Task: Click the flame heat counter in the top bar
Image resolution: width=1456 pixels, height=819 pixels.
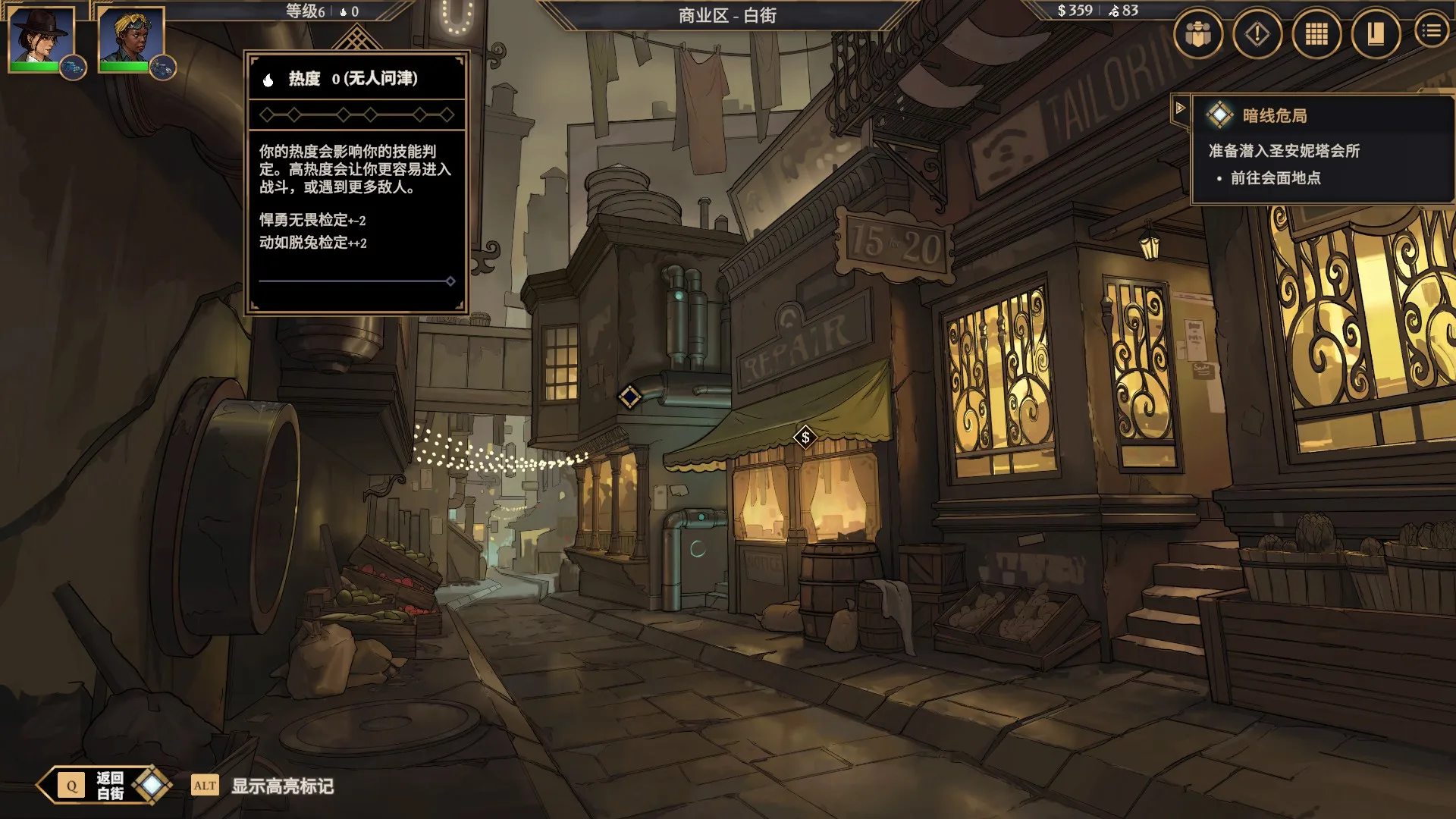Action: [x=349, y=11]
